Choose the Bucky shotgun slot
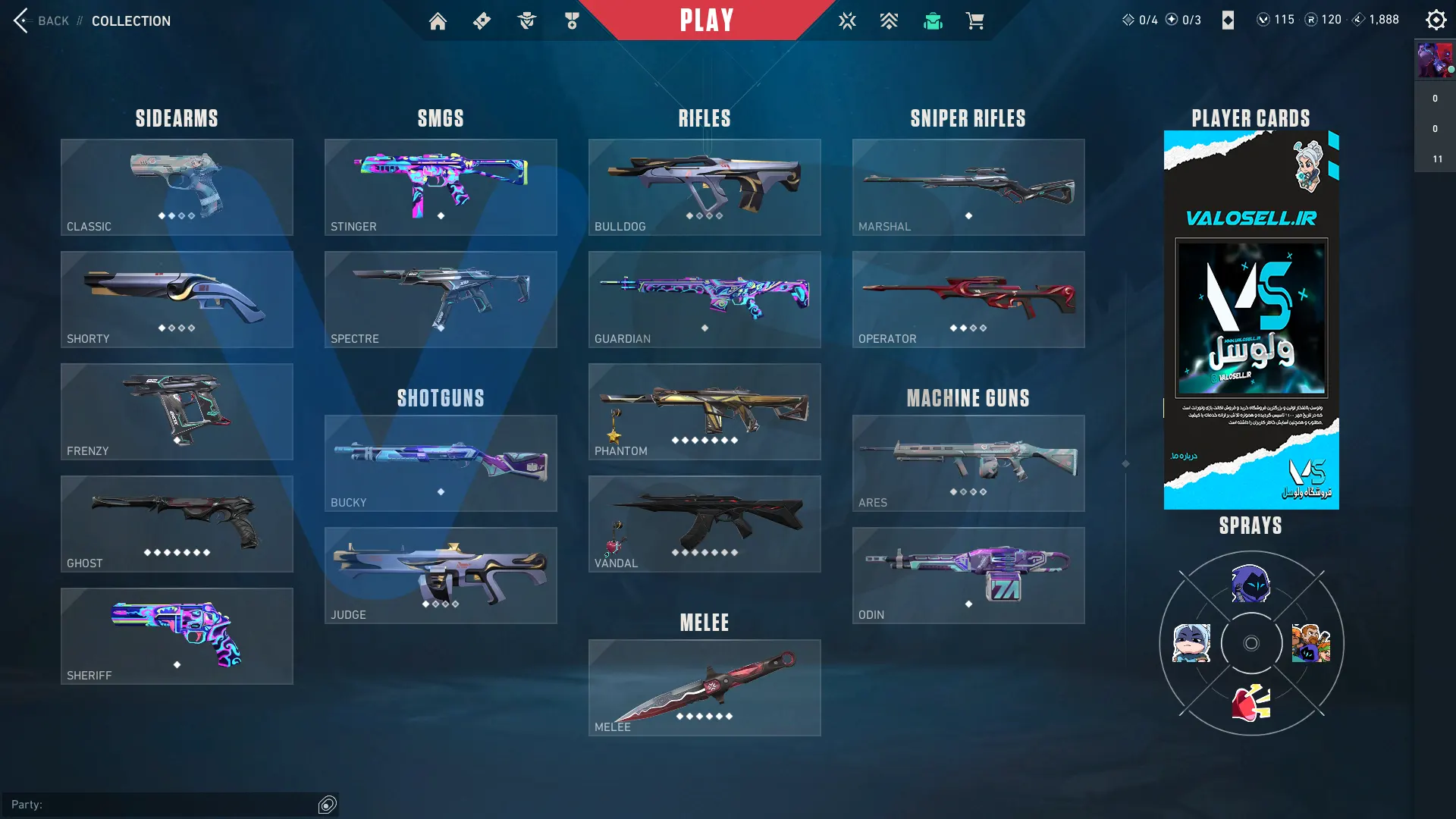The image size is (1456, 819). (x=441, y=463)
